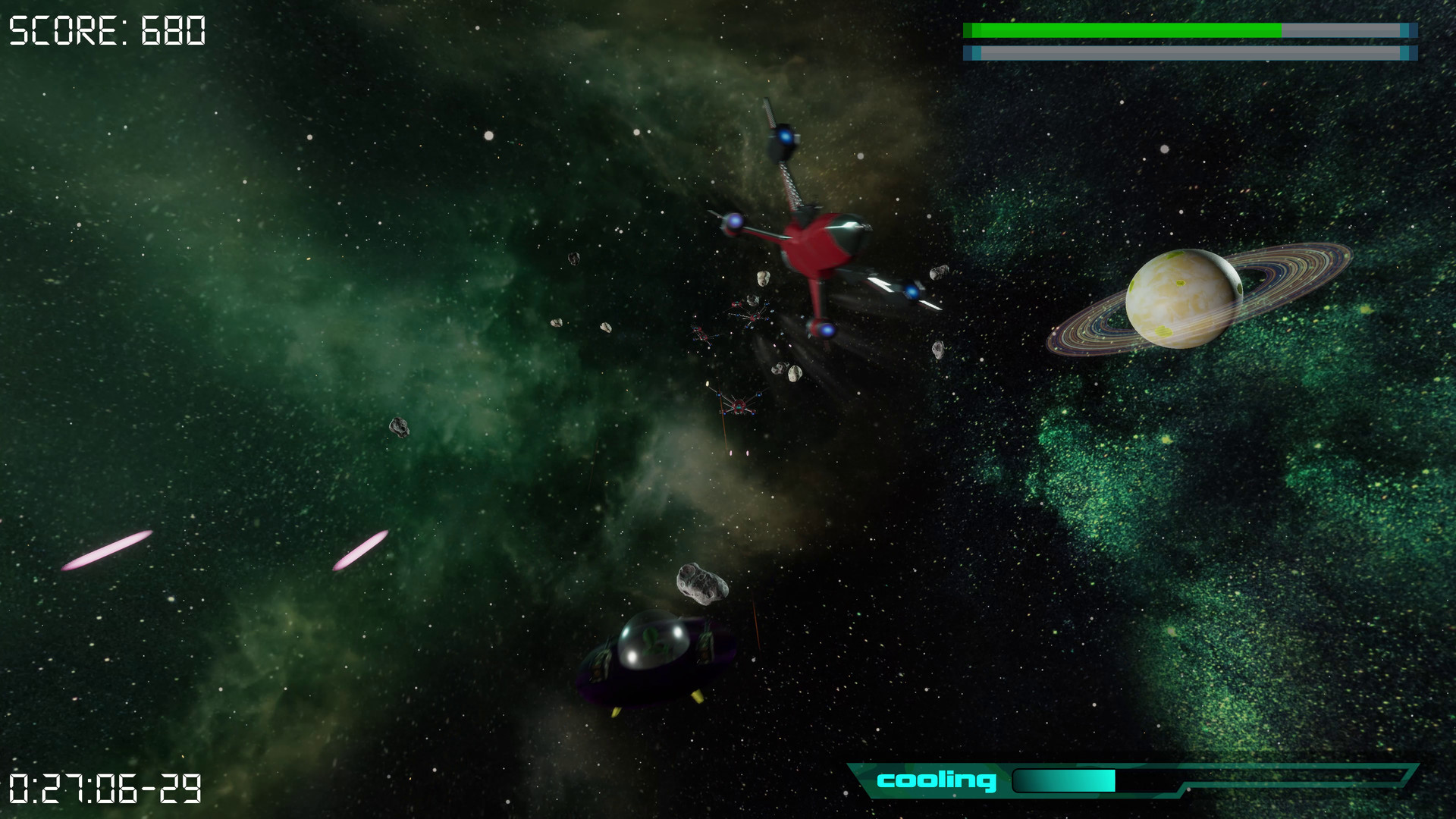This screenshot has width=1456, height=819.
Task: Click the alien pilot inside the UFO cockpit
Action: (654, 641)
